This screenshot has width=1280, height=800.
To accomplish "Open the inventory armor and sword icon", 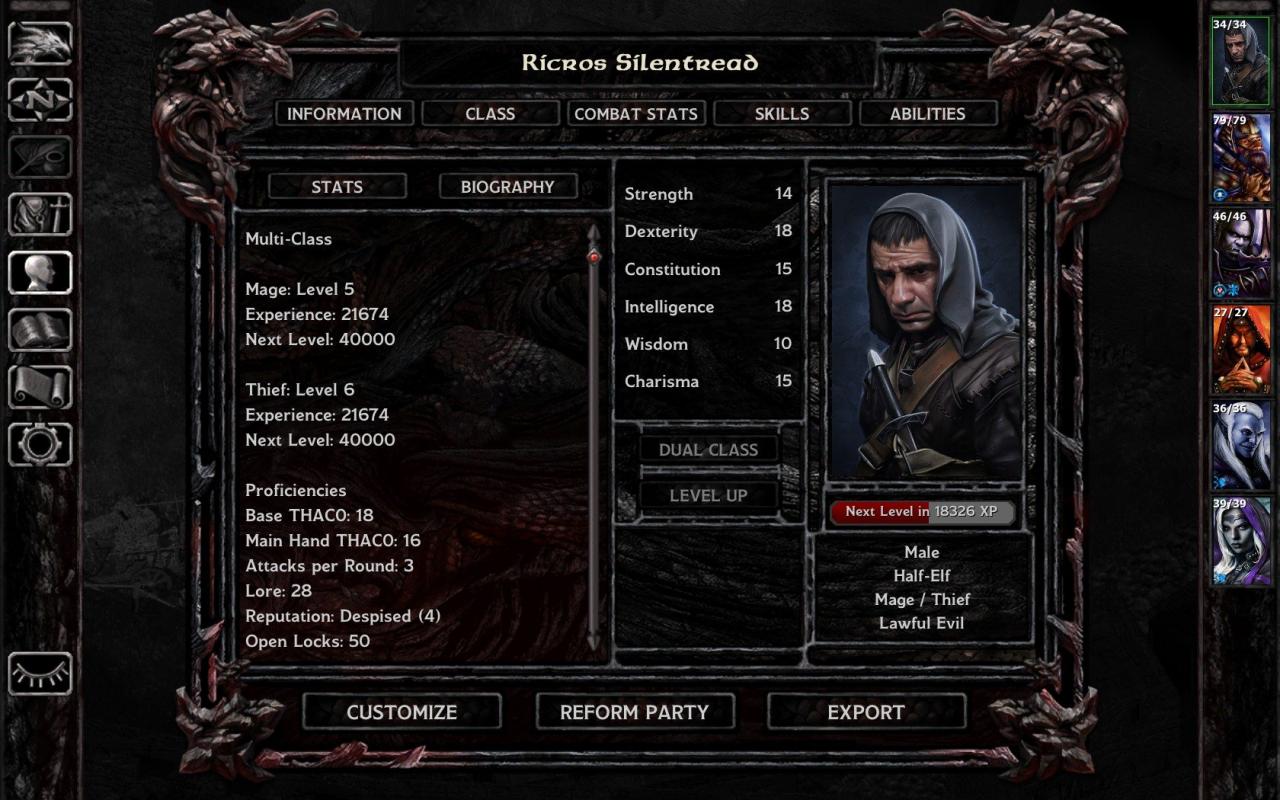I will pos(41,215).
